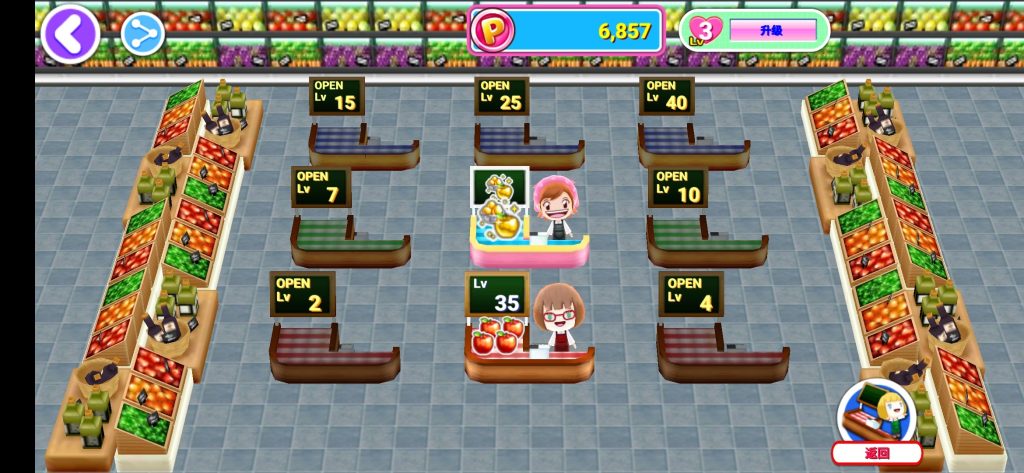
Task: Select the OPEN Lv 15 stall sign
Action: pos(336,97)
